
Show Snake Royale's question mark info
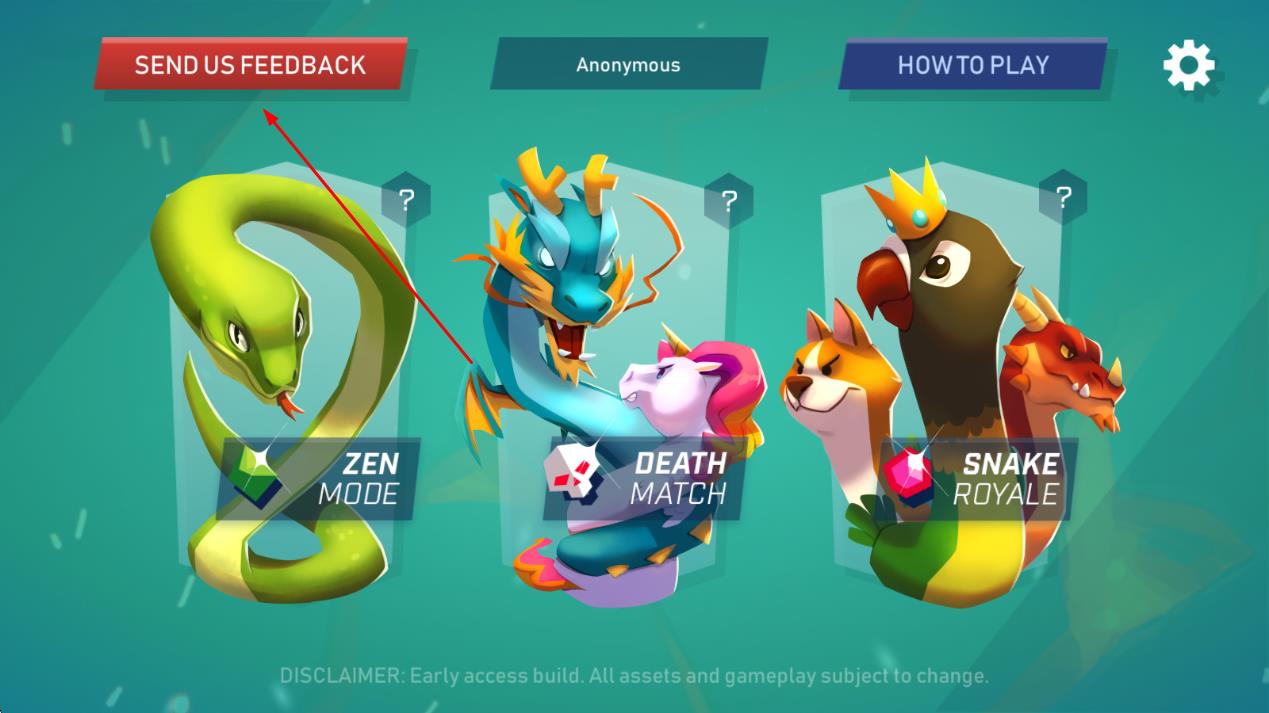[x=1063, y=197]
